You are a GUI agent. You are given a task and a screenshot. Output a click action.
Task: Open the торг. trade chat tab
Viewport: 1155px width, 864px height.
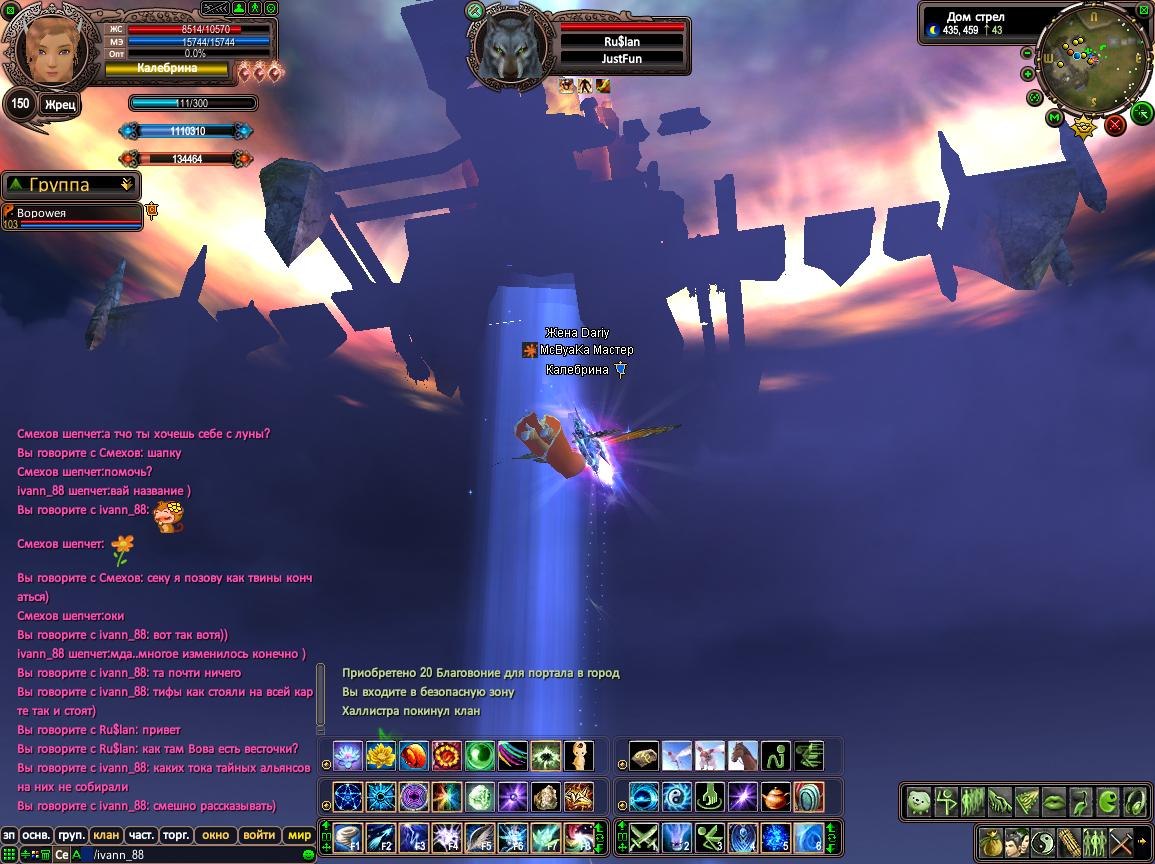[x=176, y=835]
